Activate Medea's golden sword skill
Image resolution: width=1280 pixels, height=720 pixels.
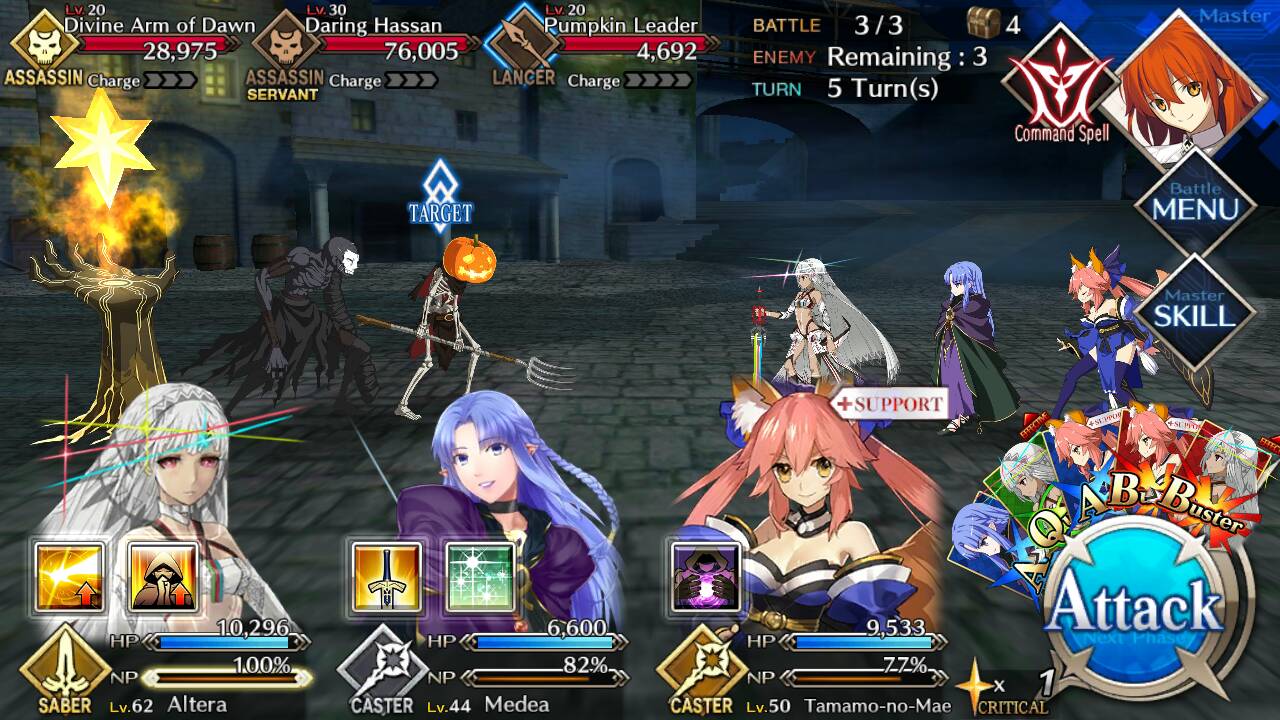386,577
